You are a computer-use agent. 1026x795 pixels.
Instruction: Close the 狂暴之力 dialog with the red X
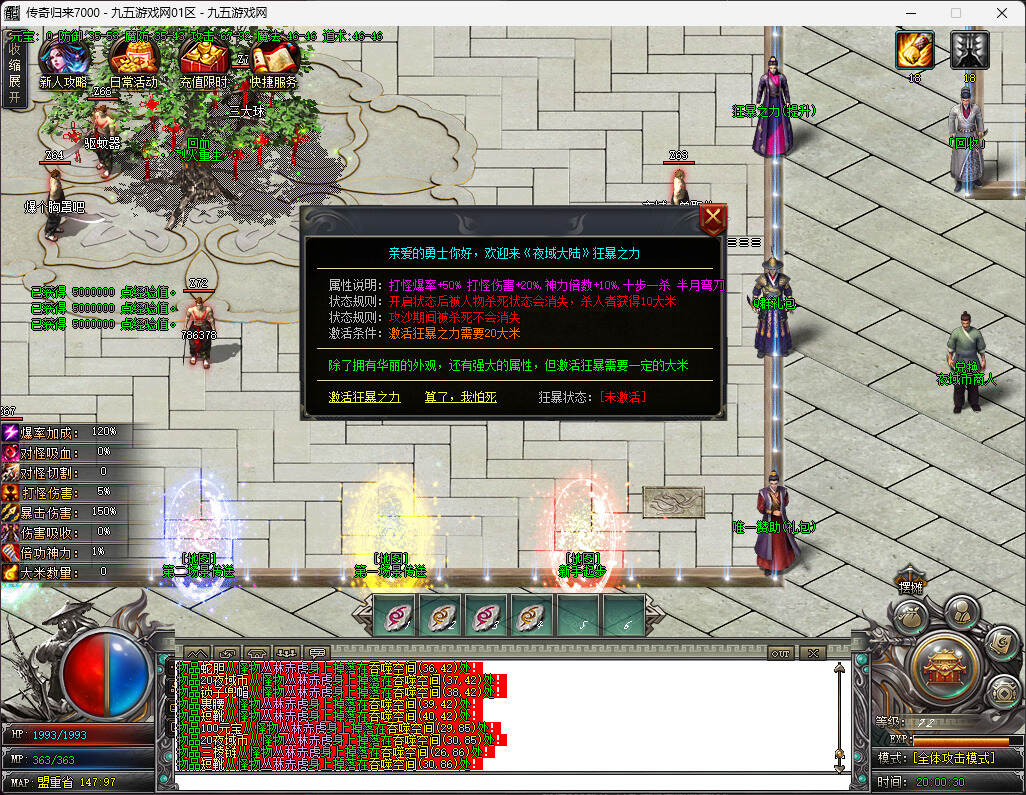712,219
